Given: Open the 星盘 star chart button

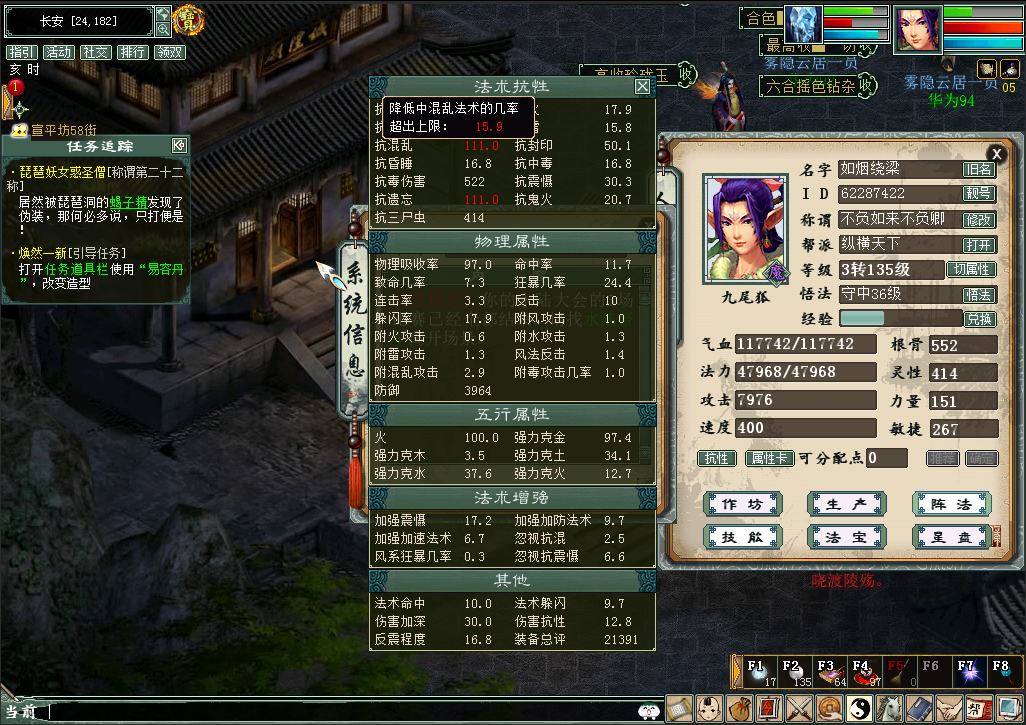Looking at the screenshot, I should (x=951, y=537).
